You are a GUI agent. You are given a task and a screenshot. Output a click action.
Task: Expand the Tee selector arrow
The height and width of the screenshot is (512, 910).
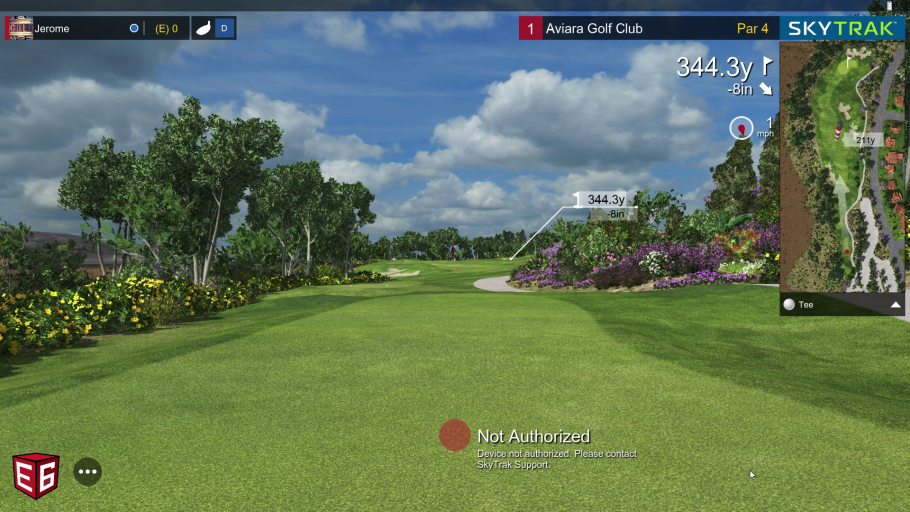pyautogui.click(x=895, y=305)
